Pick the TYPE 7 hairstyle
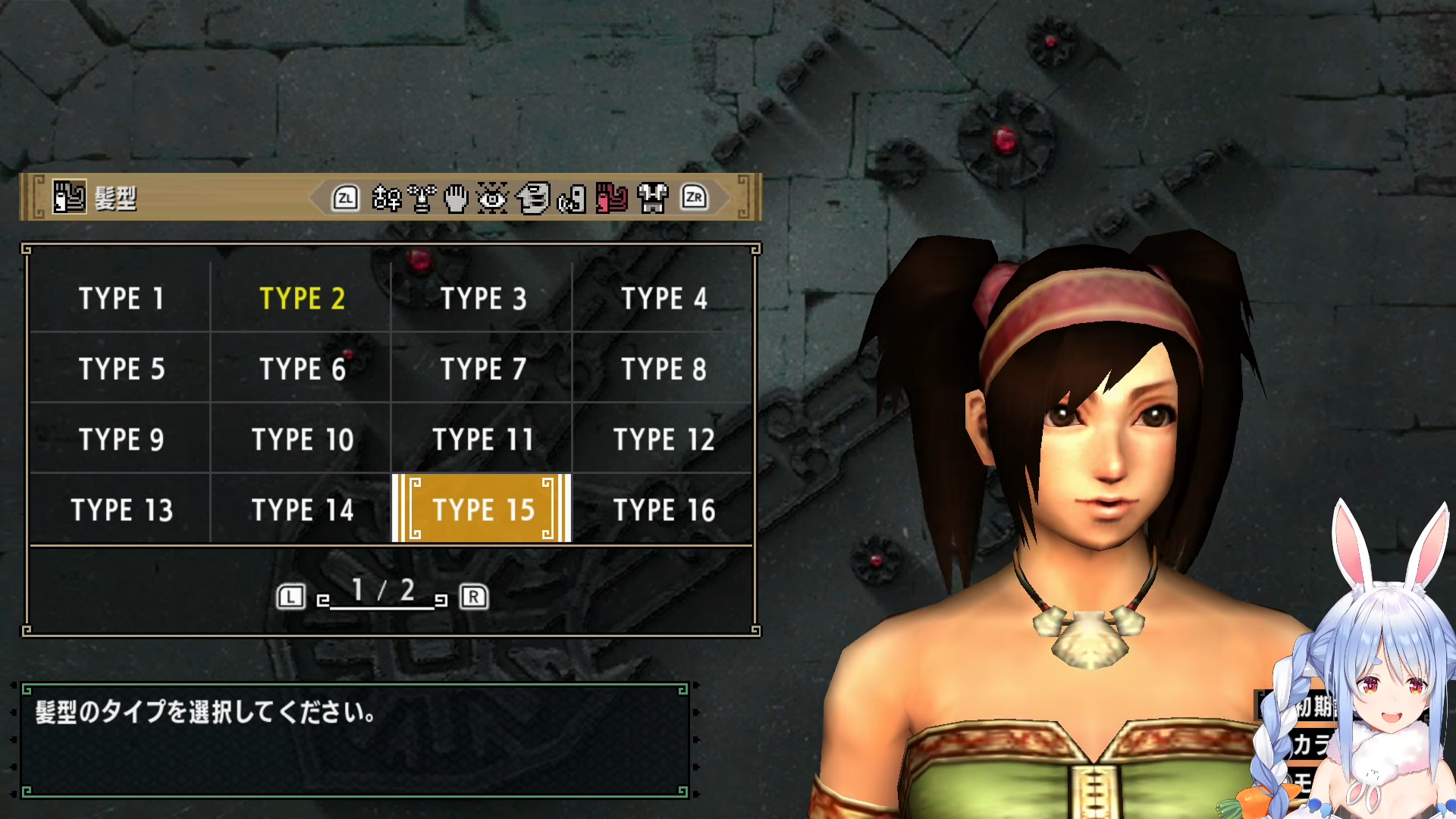Viewport: 1456px width, 819px height. pos(483,369)
